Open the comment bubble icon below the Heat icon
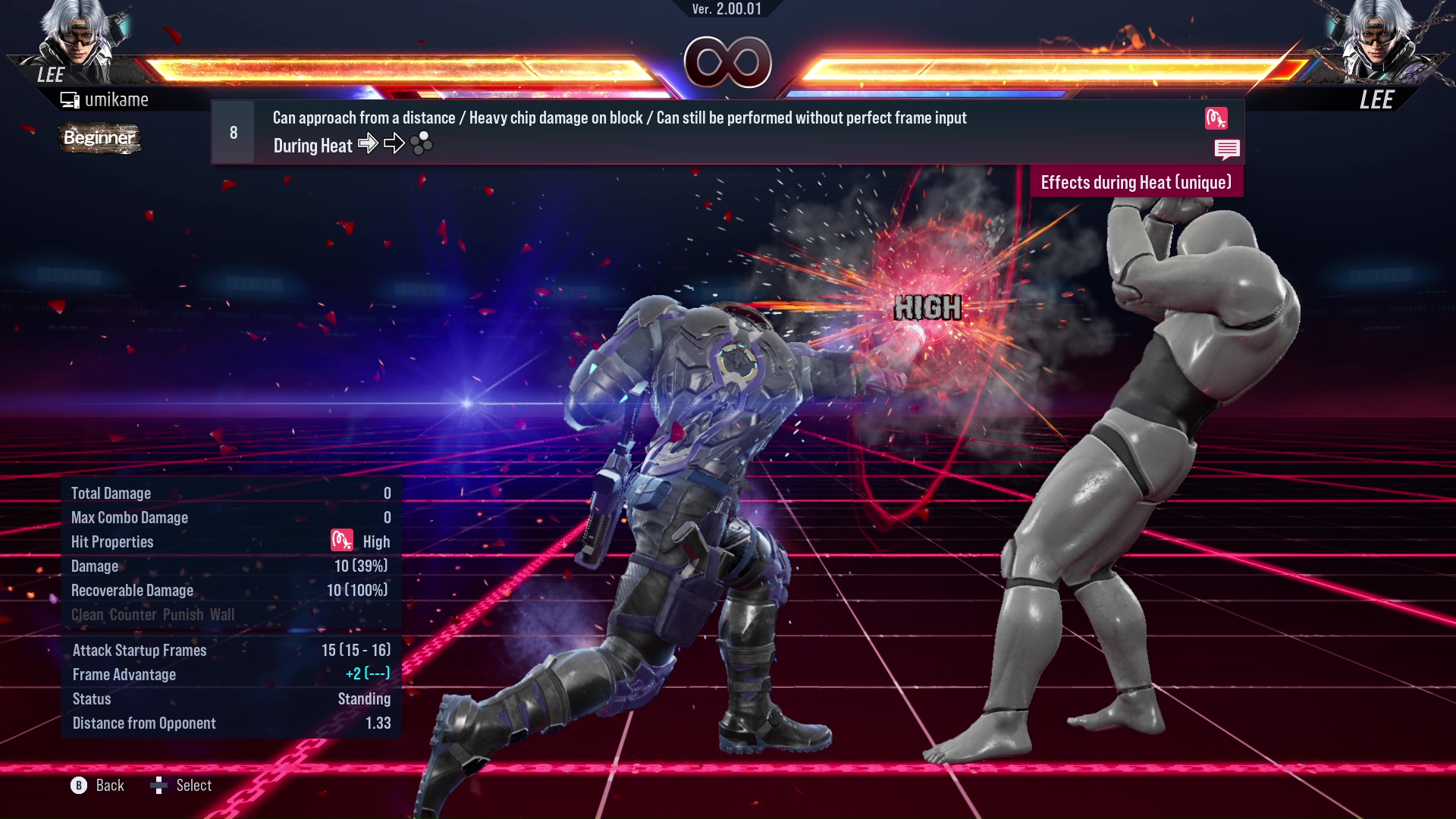1456x819 pixels. 1228,149
